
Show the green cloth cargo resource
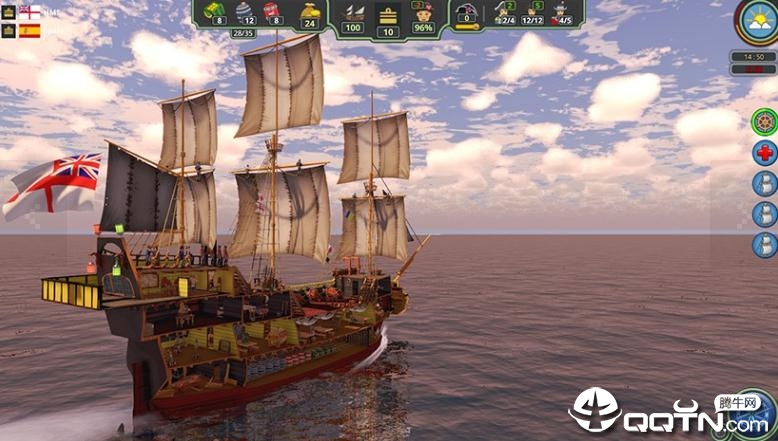tap(213, 11)
